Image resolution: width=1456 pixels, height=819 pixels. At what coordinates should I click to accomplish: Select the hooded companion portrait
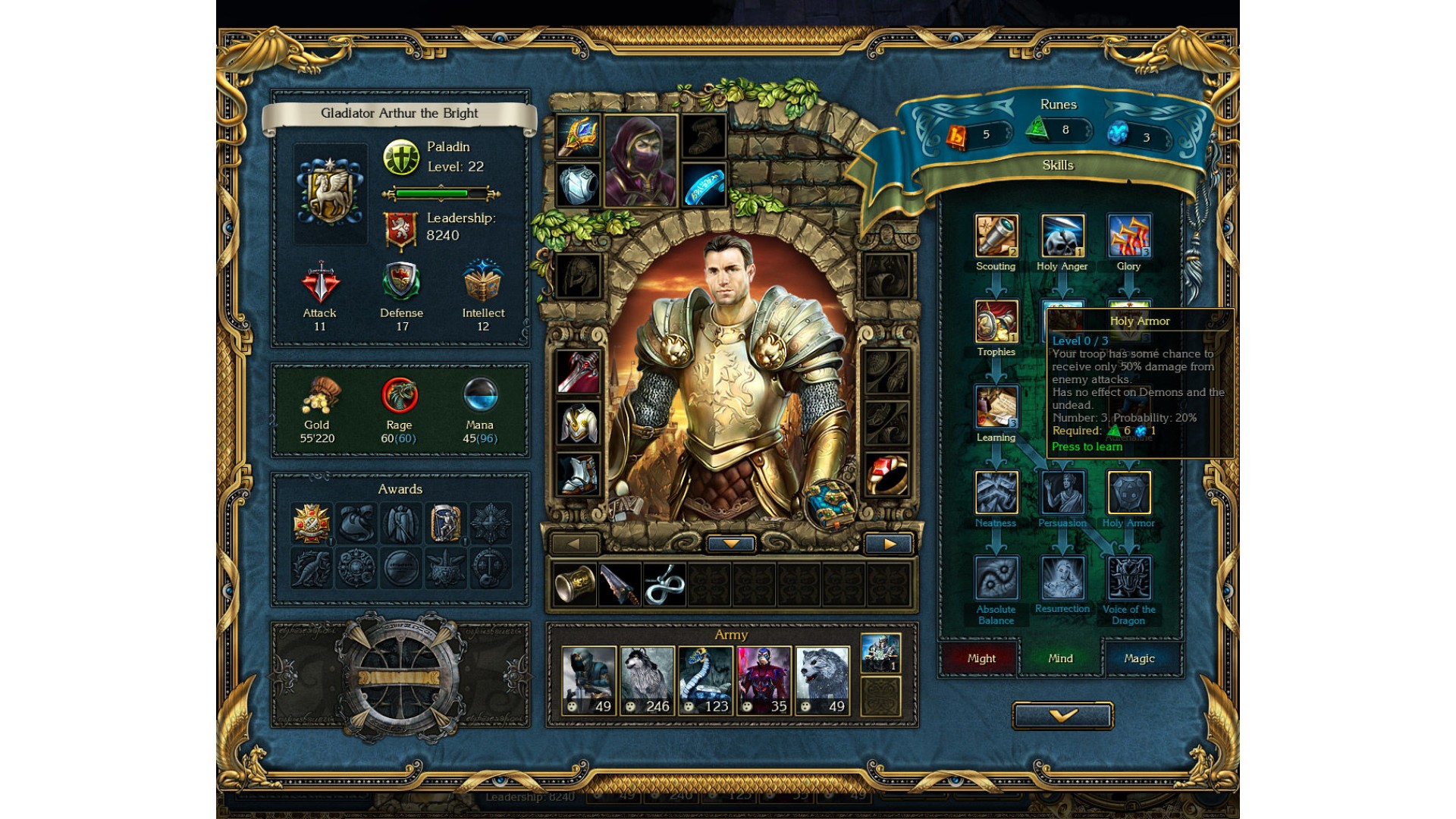click(x=641, y=161)
